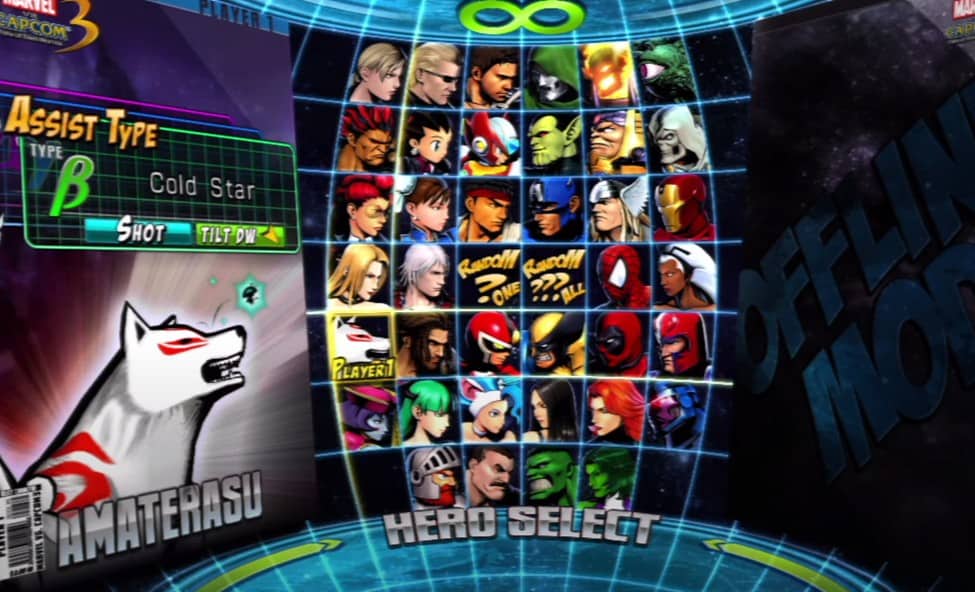Choose Iron Man from the roster
975x592 pixels.
(683, 208)
